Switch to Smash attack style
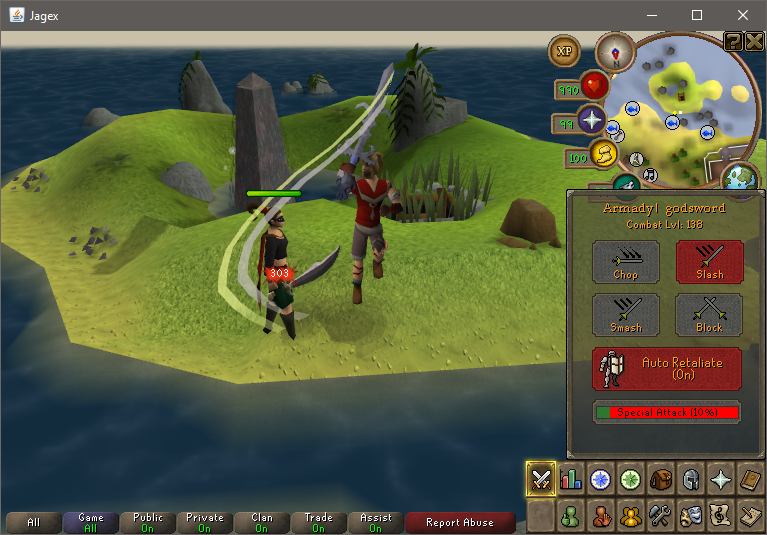 pyautogui.click(x=625, y=314)
